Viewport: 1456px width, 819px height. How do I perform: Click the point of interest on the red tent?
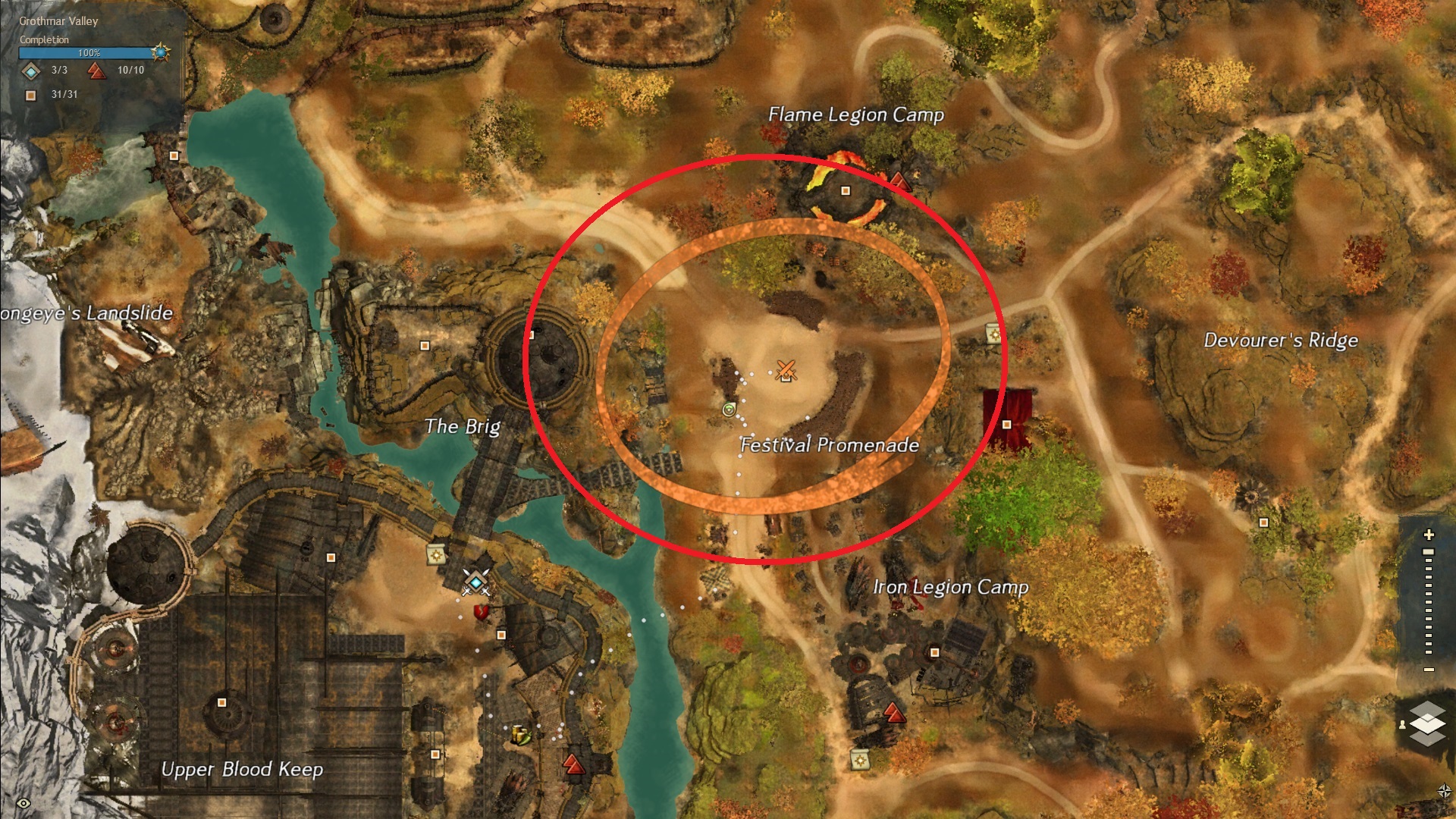[x=1006, y=425]
